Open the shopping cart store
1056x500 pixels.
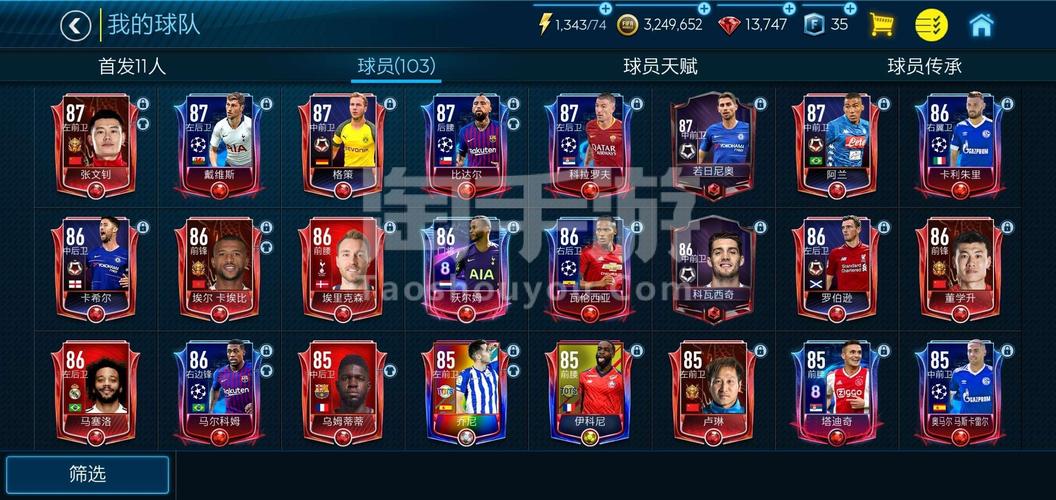pyautogui.click(x=881, y=25)
